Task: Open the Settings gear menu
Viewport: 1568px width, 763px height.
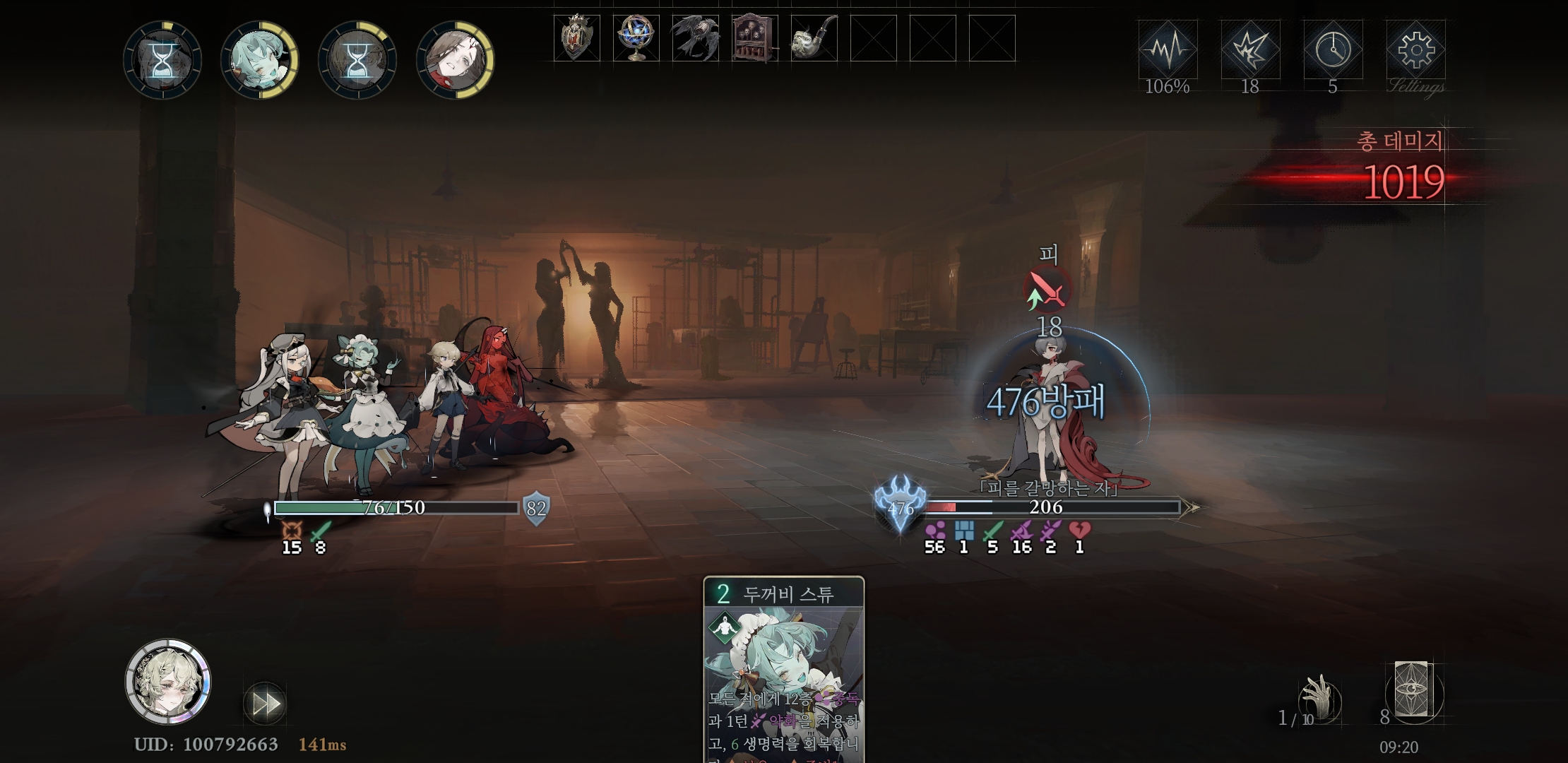Action: 1415,50
